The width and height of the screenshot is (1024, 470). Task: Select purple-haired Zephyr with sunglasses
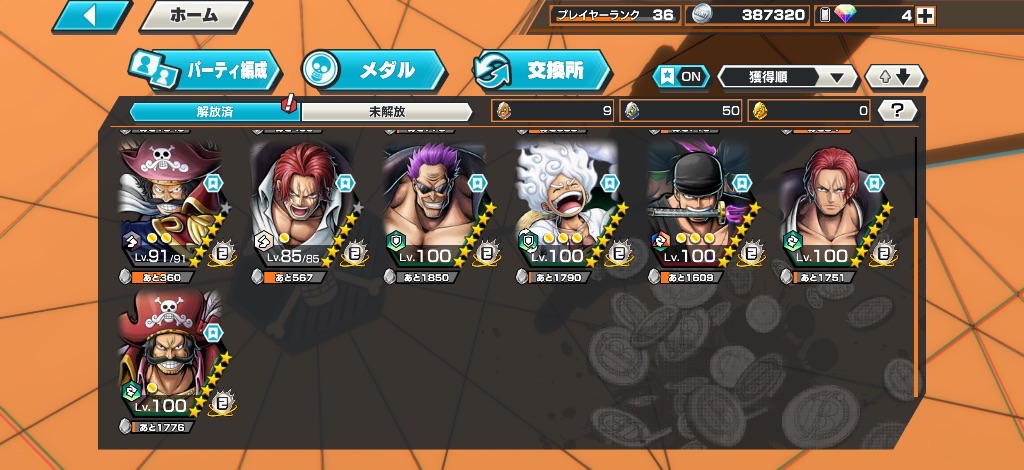coord(433,208)
